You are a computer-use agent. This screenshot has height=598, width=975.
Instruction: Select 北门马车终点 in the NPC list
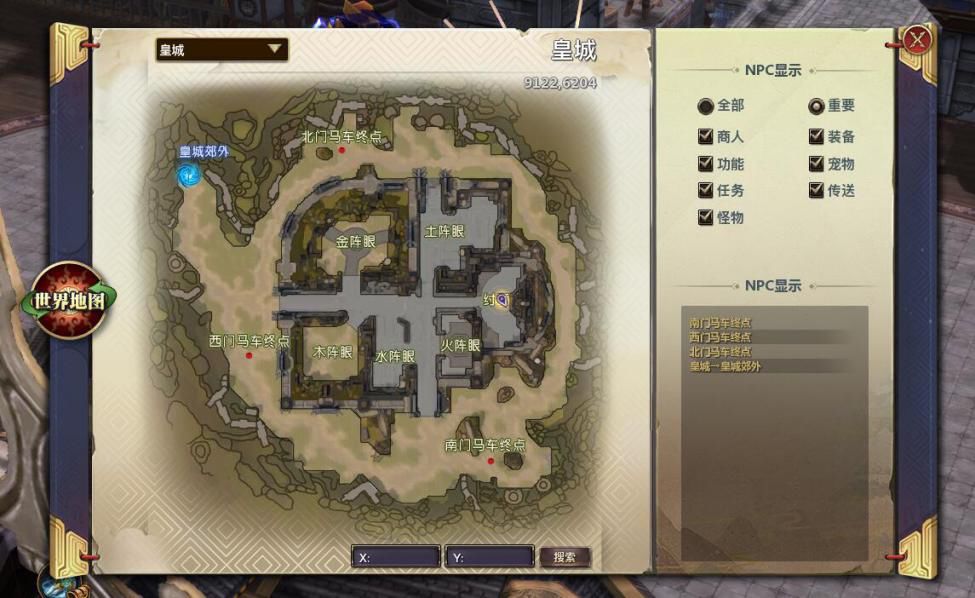(720, 352)
